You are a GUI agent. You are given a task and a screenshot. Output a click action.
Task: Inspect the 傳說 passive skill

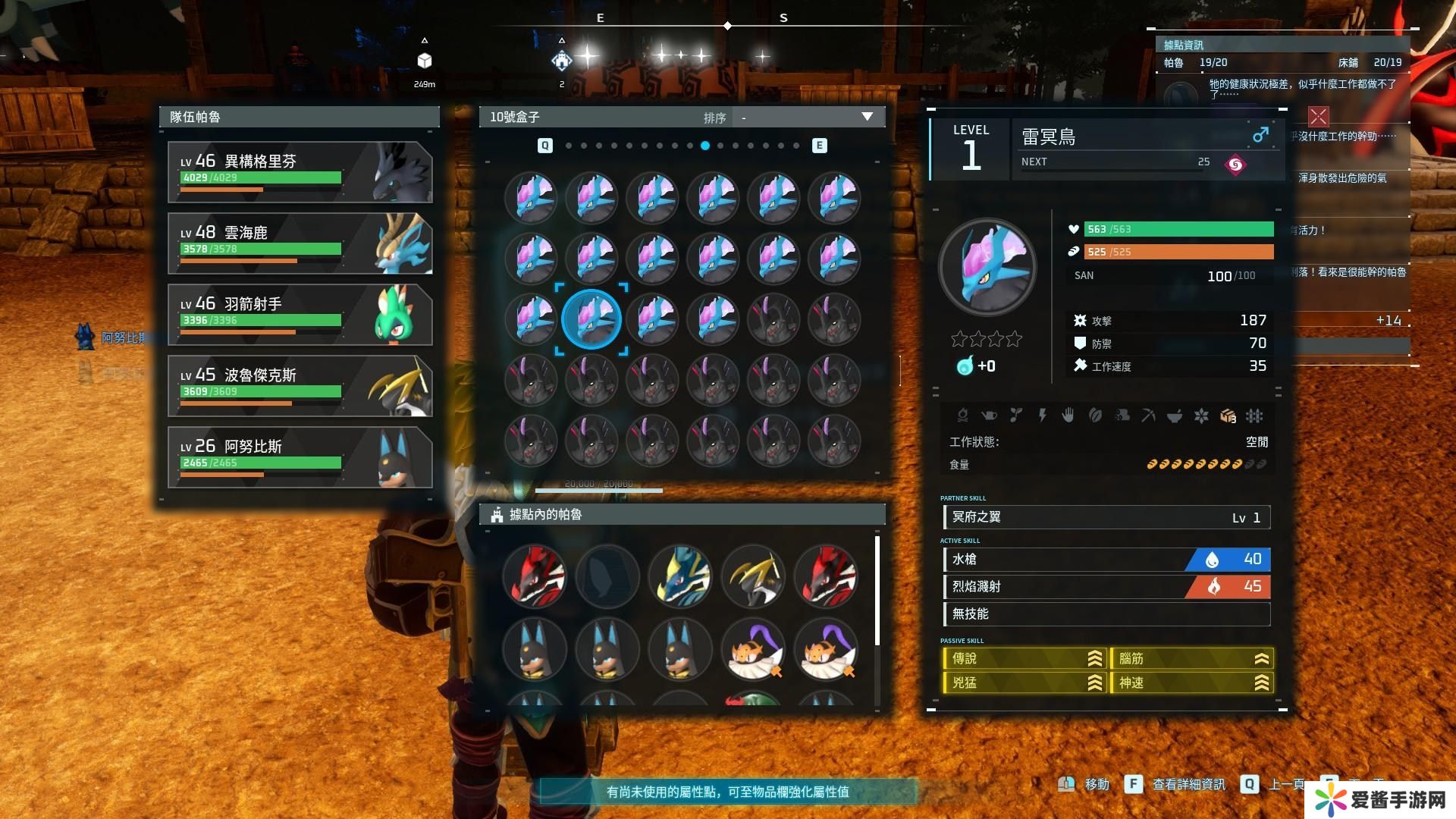[1023, 659]
